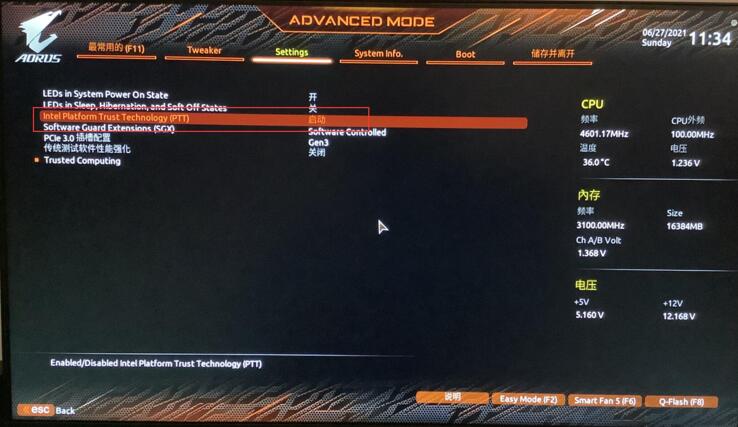Switch to the Tweaker tab
This screenshot has width=738, height=427.
(x=204, y=51)
